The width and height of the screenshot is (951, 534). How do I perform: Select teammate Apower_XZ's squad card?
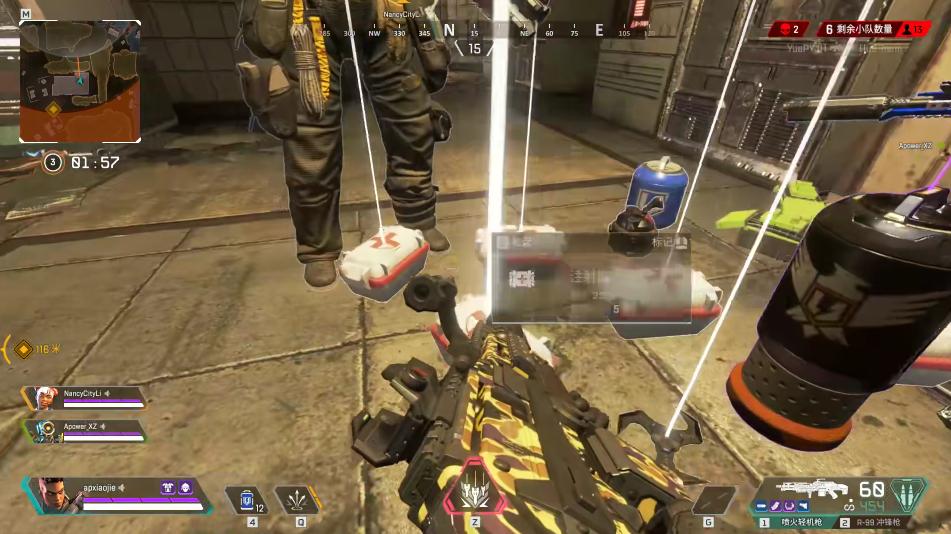(x=84, y=430)
